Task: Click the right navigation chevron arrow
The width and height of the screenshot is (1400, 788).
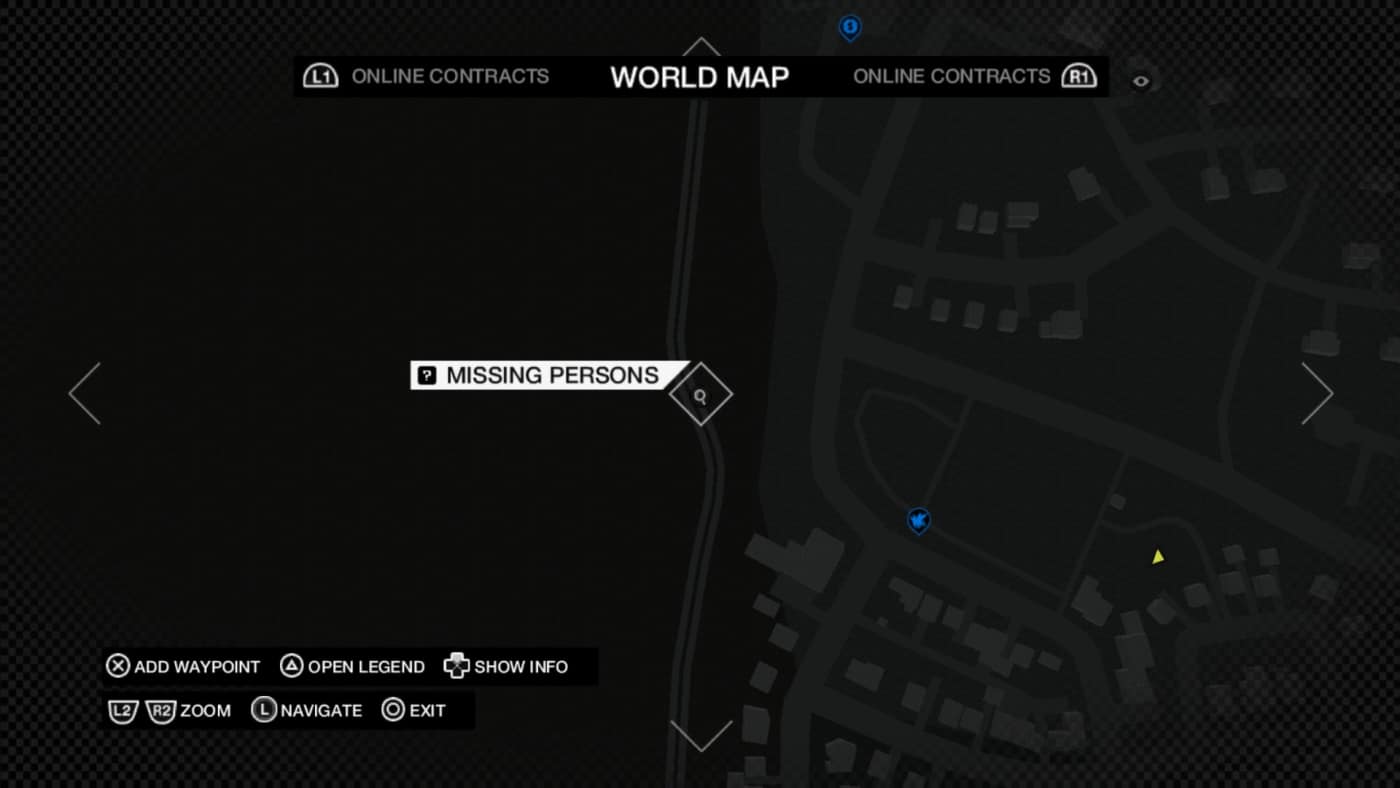Action: [1318, 392]
